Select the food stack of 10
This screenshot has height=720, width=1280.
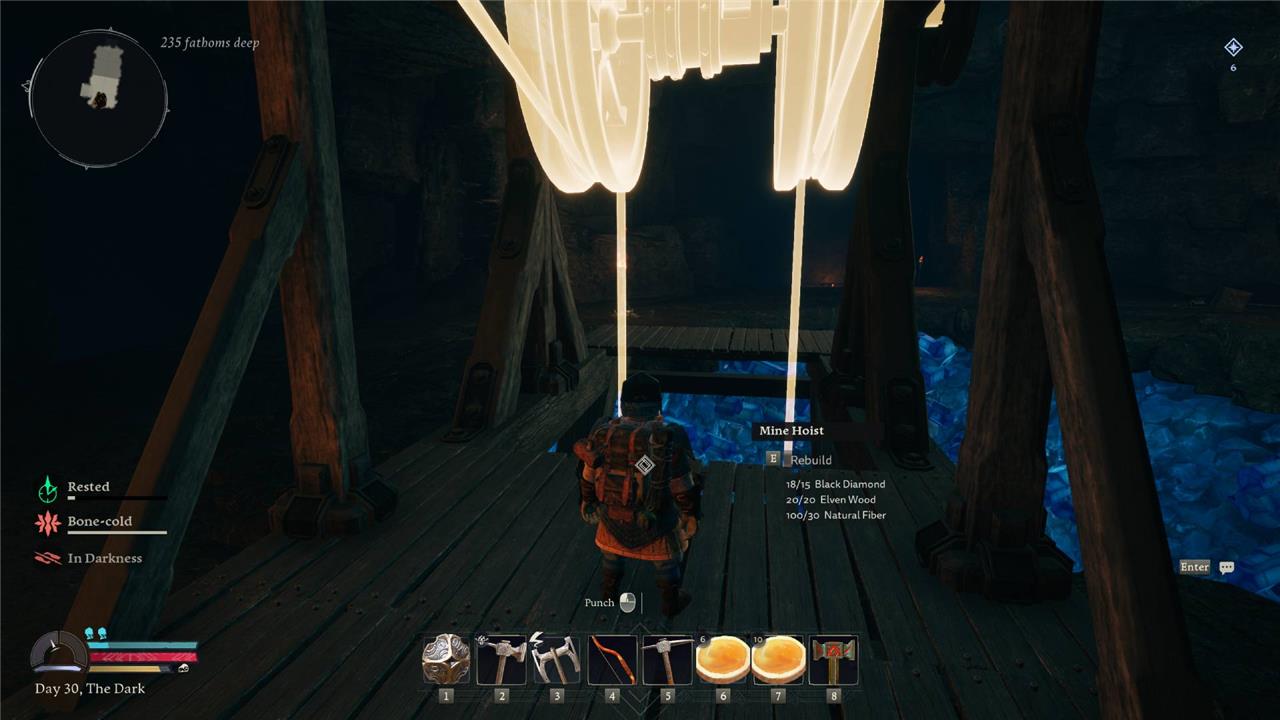click(x=778, y=660)
